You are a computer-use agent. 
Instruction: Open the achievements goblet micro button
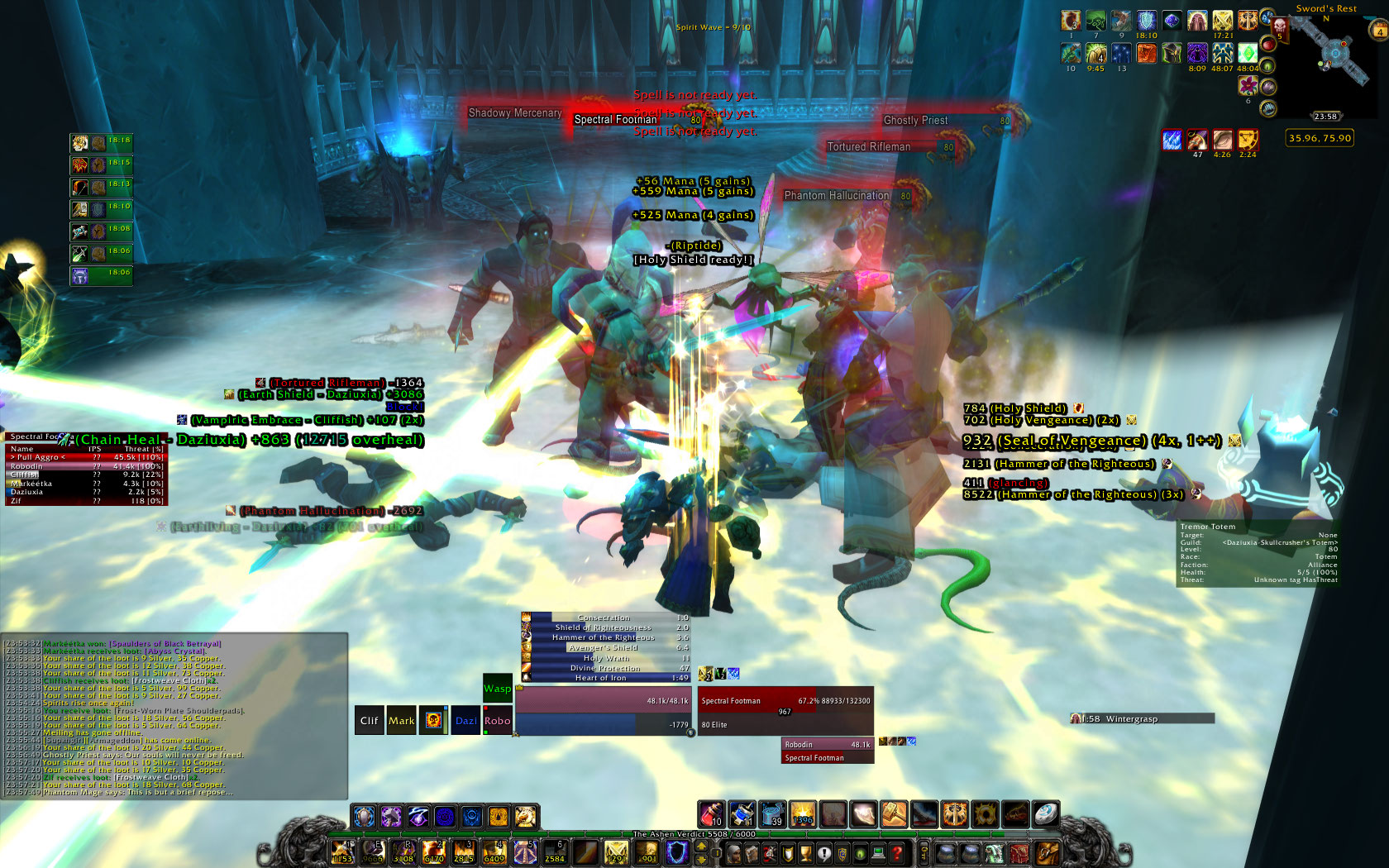pos(806,853)
